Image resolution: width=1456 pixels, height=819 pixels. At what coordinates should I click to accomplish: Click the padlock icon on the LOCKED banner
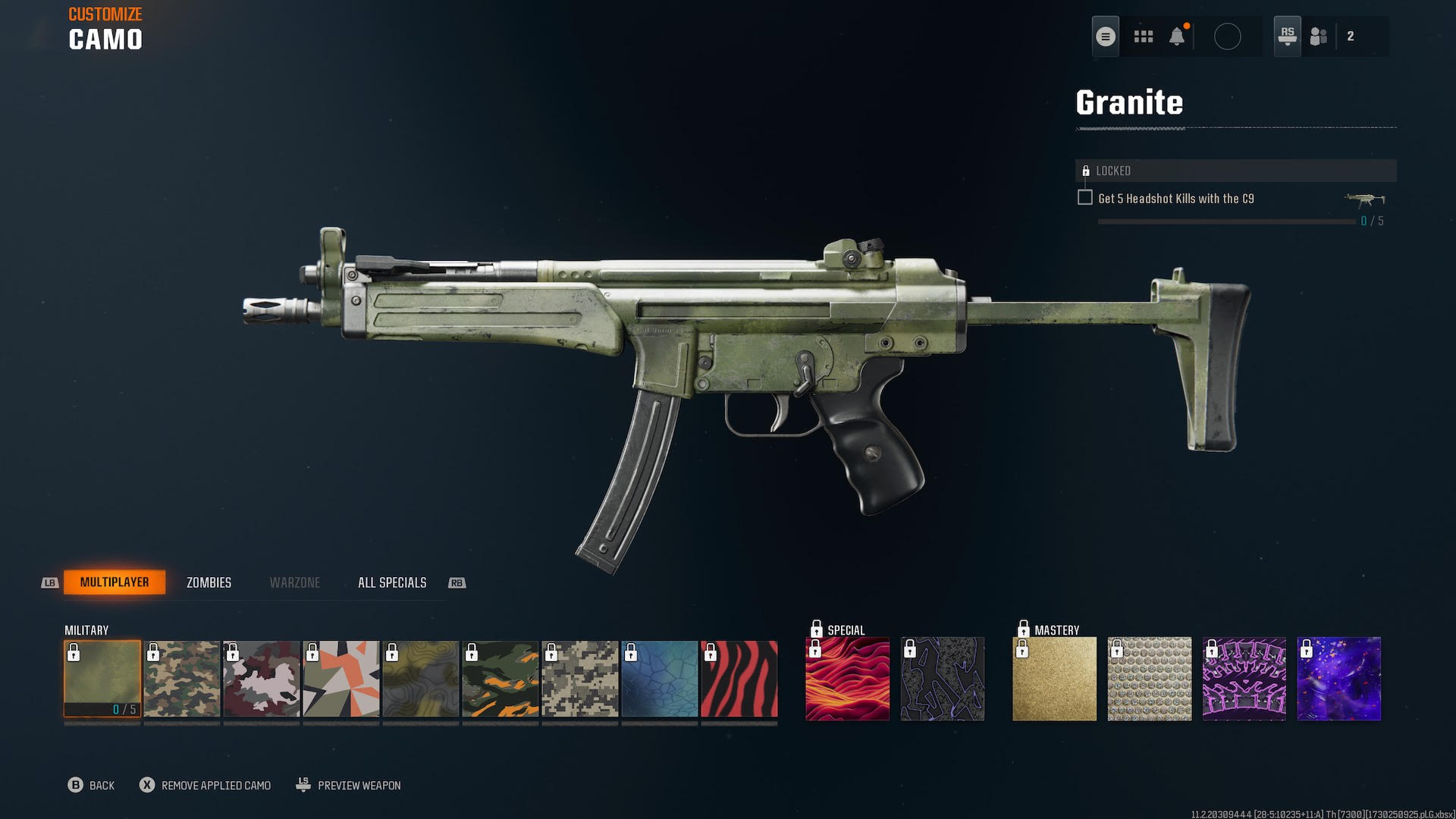point(1086,171)
